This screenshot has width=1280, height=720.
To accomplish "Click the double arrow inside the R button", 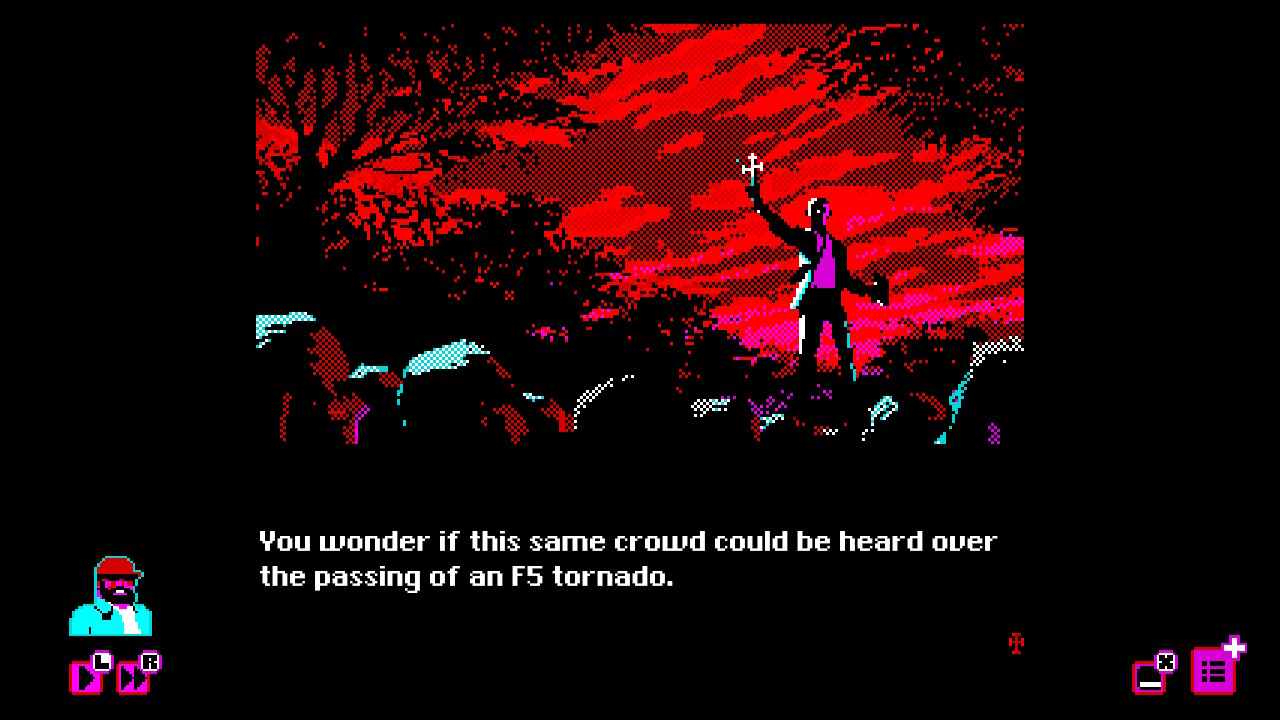I will click(132, 677).
